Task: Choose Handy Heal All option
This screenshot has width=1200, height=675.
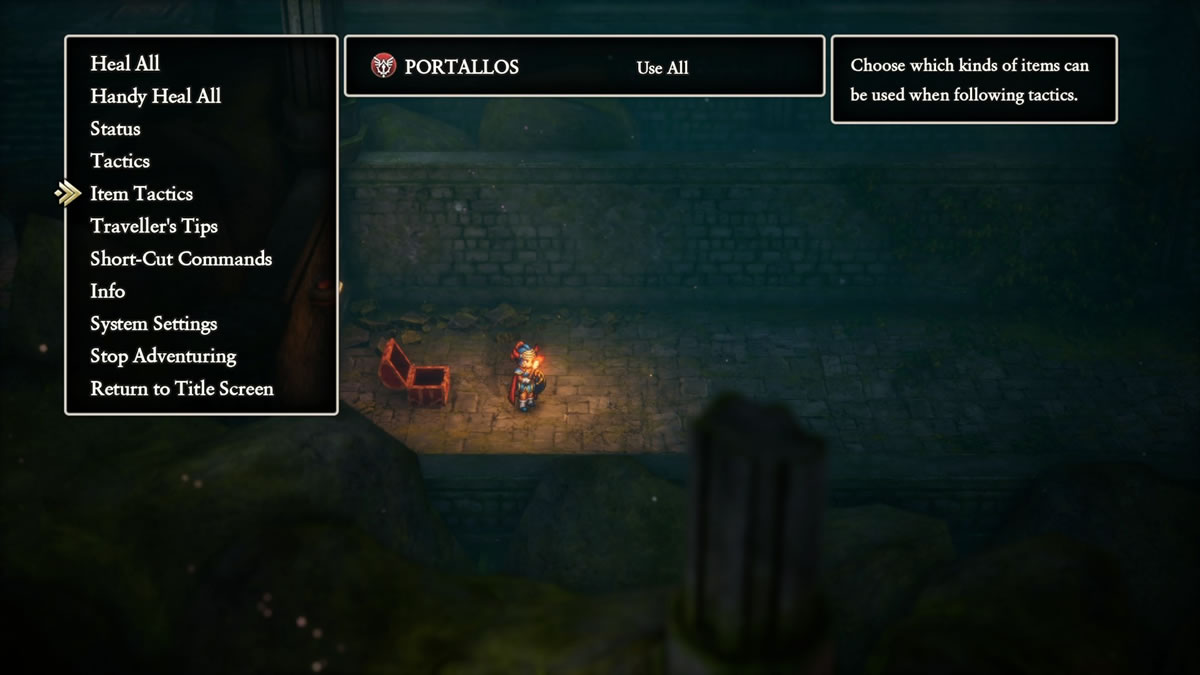Action: tap(155, 97)
